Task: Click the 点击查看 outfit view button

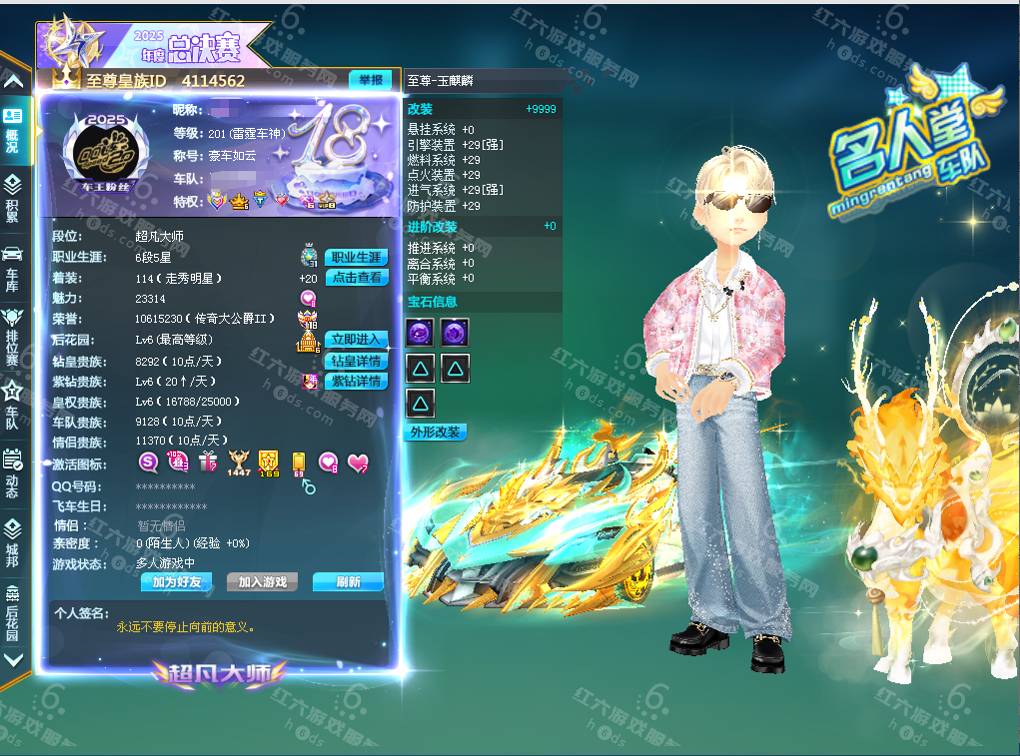Action: [358, 278]
